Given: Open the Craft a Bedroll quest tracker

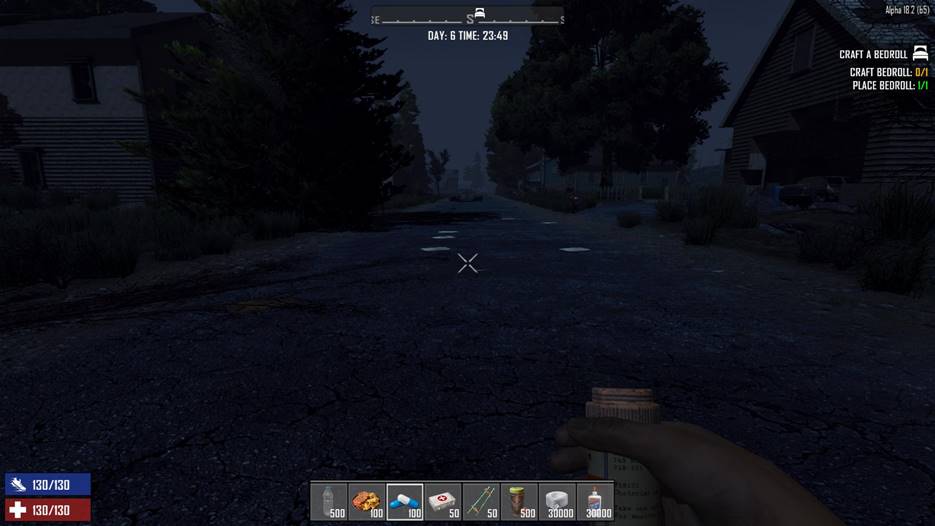Looking at the screenshot, I should [873, 54].
